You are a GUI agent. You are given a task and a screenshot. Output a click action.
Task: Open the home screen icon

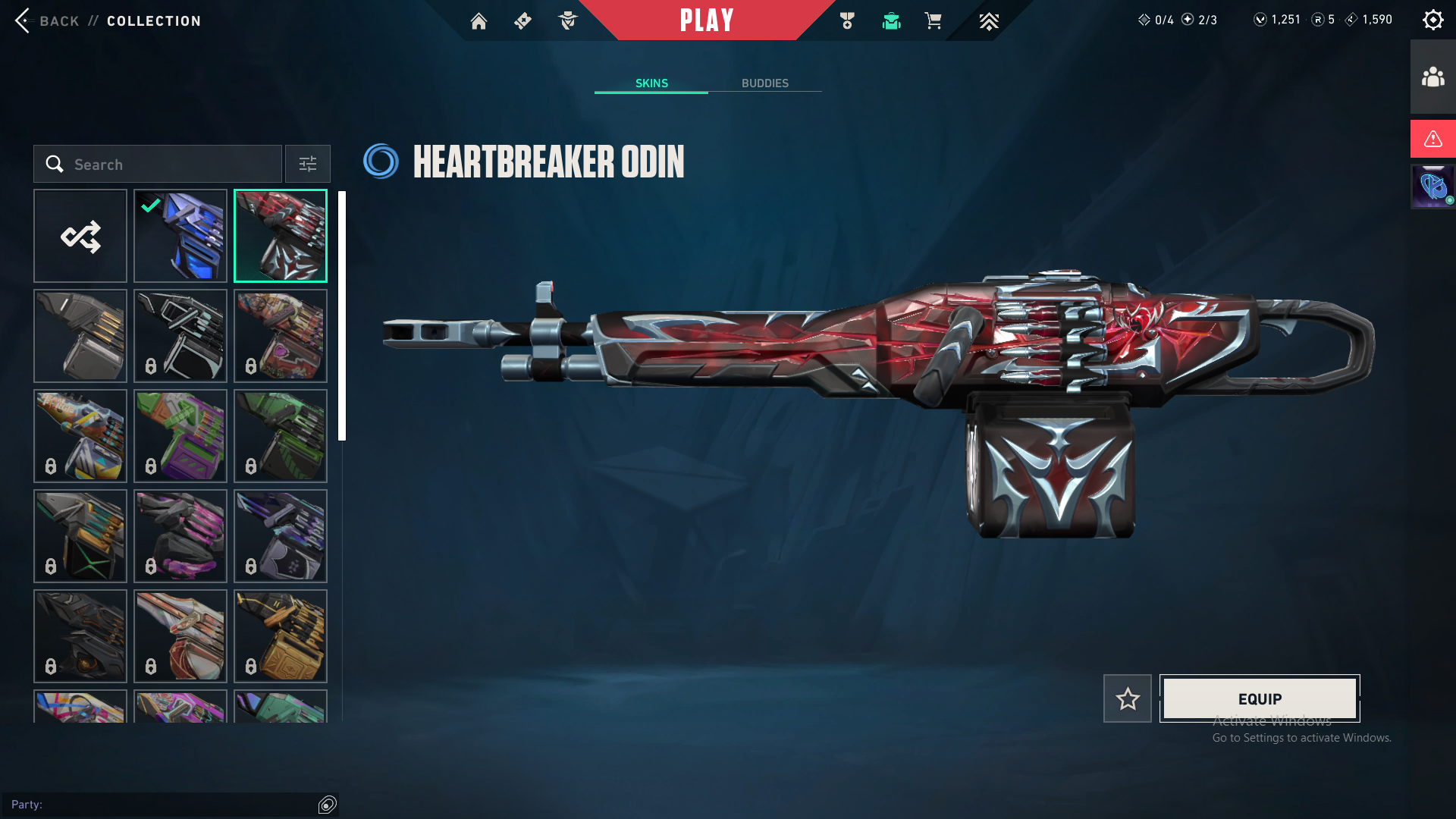(479, 21)
